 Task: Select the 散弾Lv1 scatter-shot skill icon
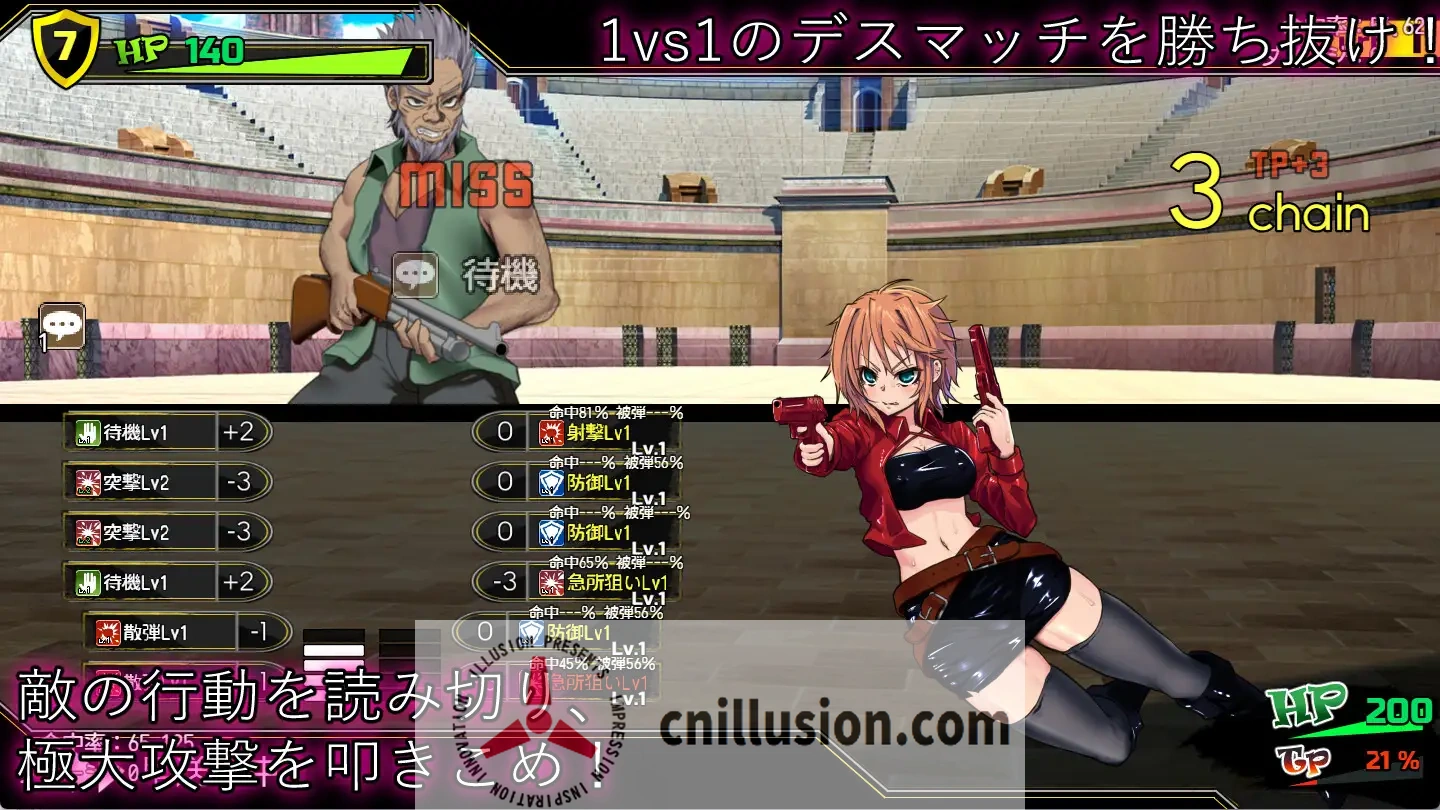[x=110, y=632]
